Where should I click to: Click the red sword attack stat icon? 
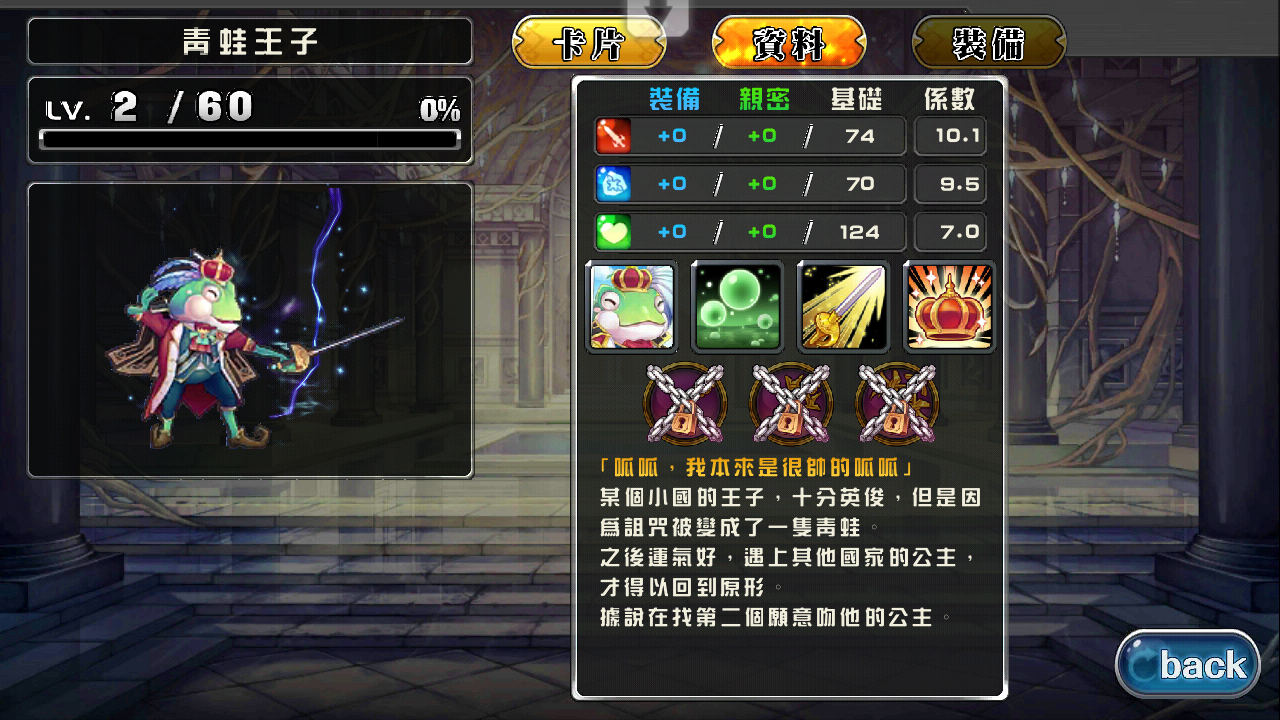click(613, 136)
